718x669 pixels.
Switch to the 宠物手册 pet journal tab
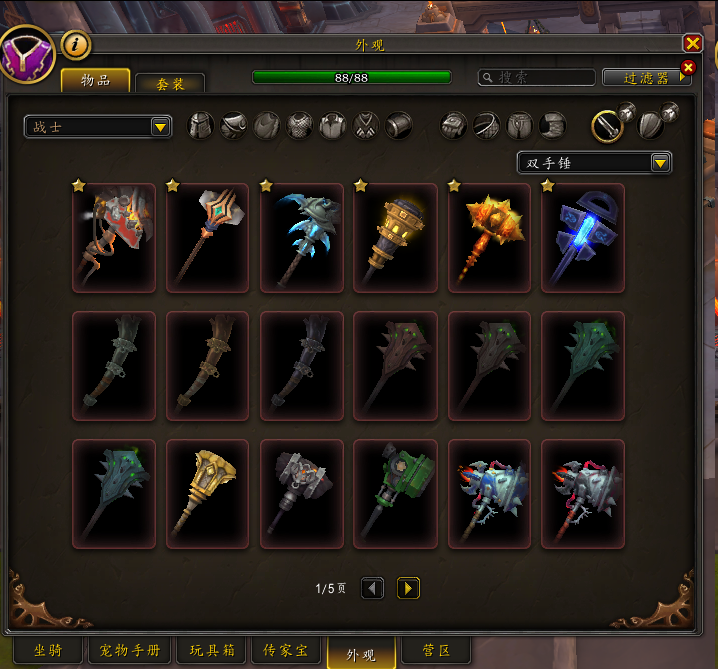click(132, 650)
